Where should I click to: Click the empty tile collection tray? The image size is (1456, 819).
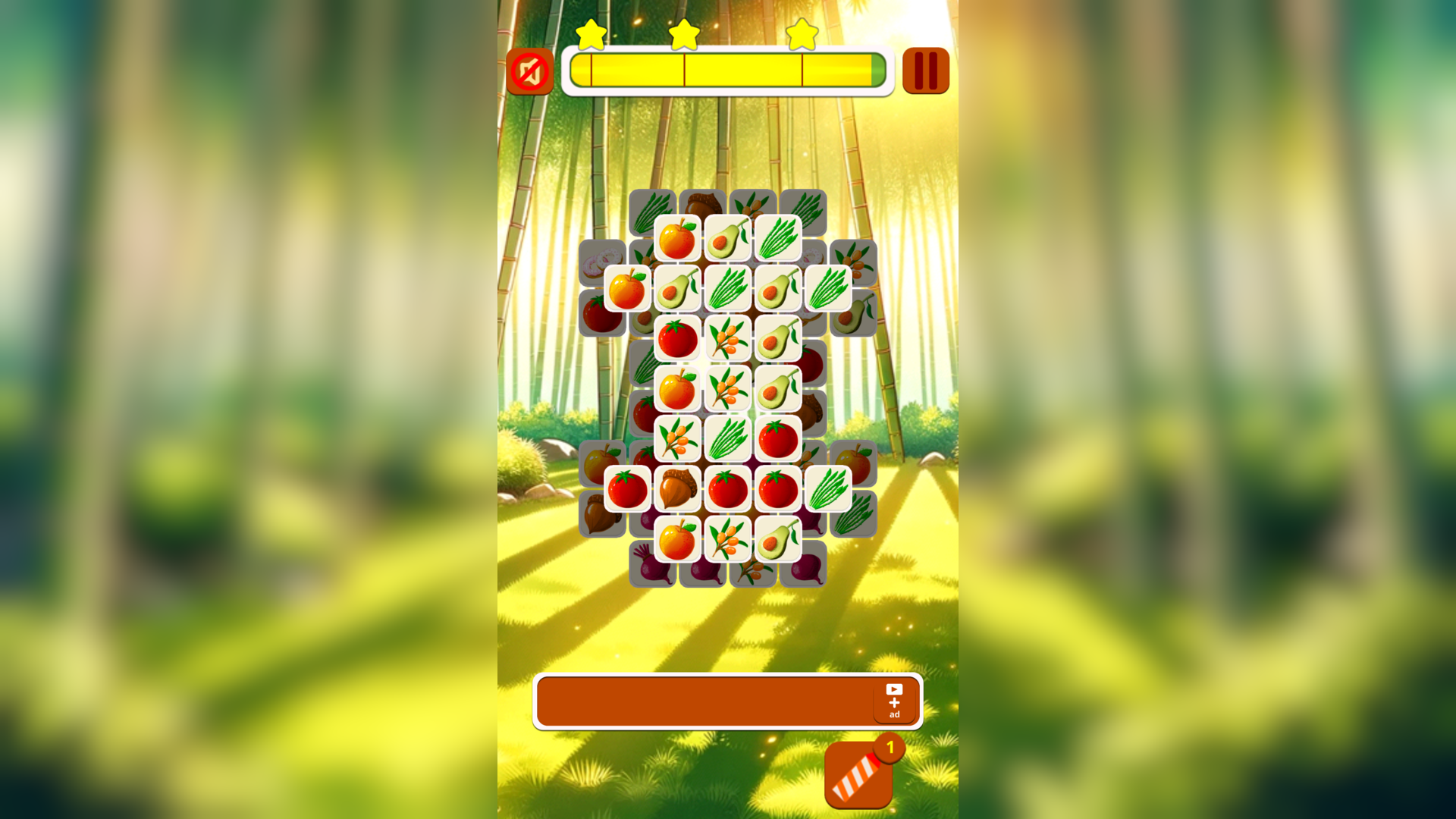click(698, 701)
